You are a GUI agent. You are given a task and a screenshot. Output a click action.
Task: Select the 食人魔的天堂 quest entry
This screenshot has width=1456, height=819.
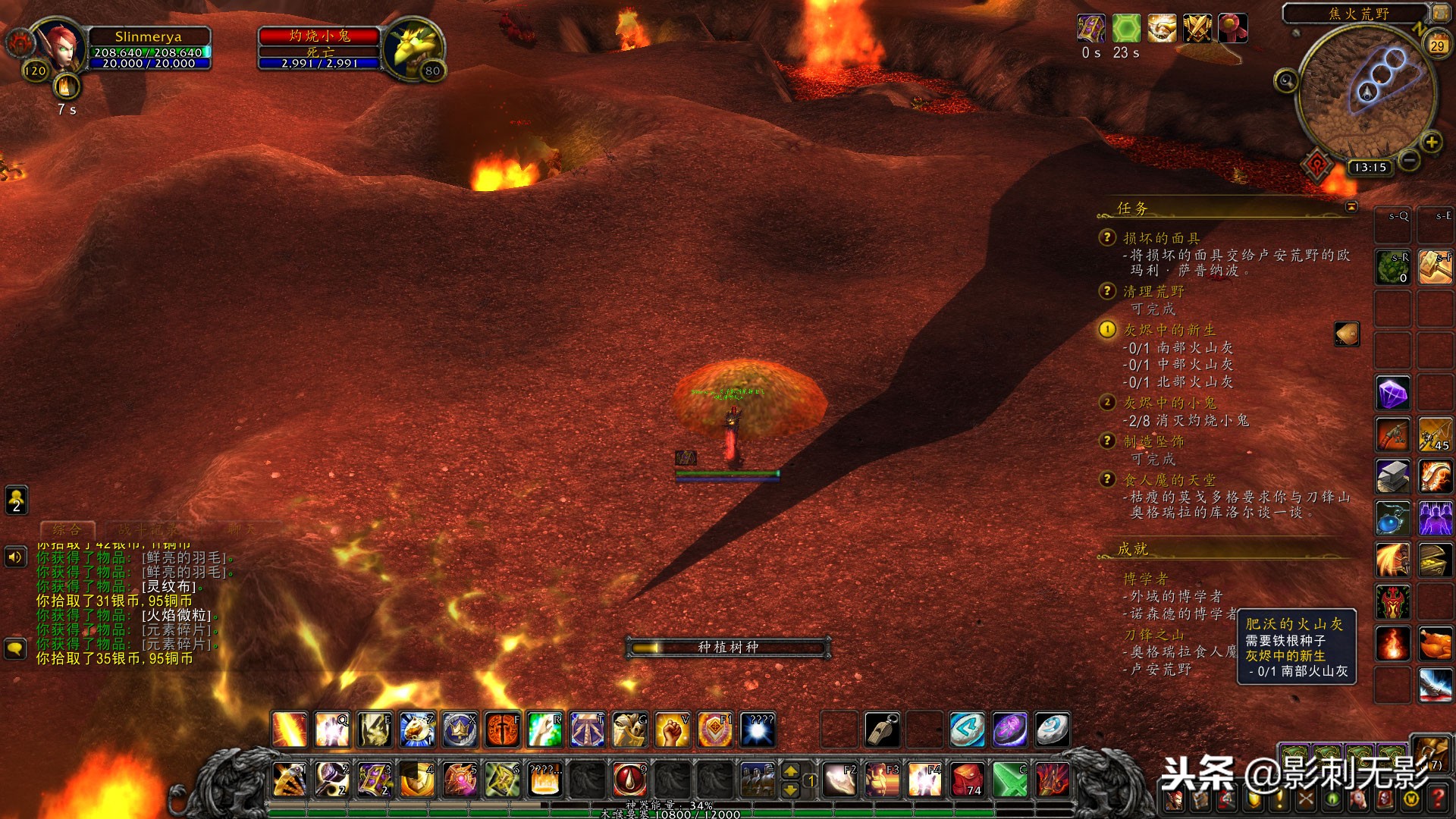click(x=1169, y=480)
